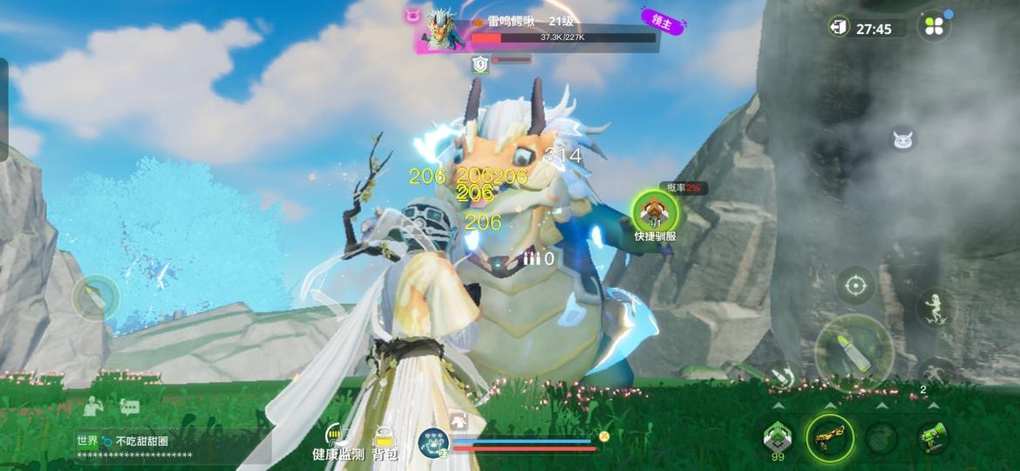
Task: Open the chat speech bubble icon
Action: (129, 407)
